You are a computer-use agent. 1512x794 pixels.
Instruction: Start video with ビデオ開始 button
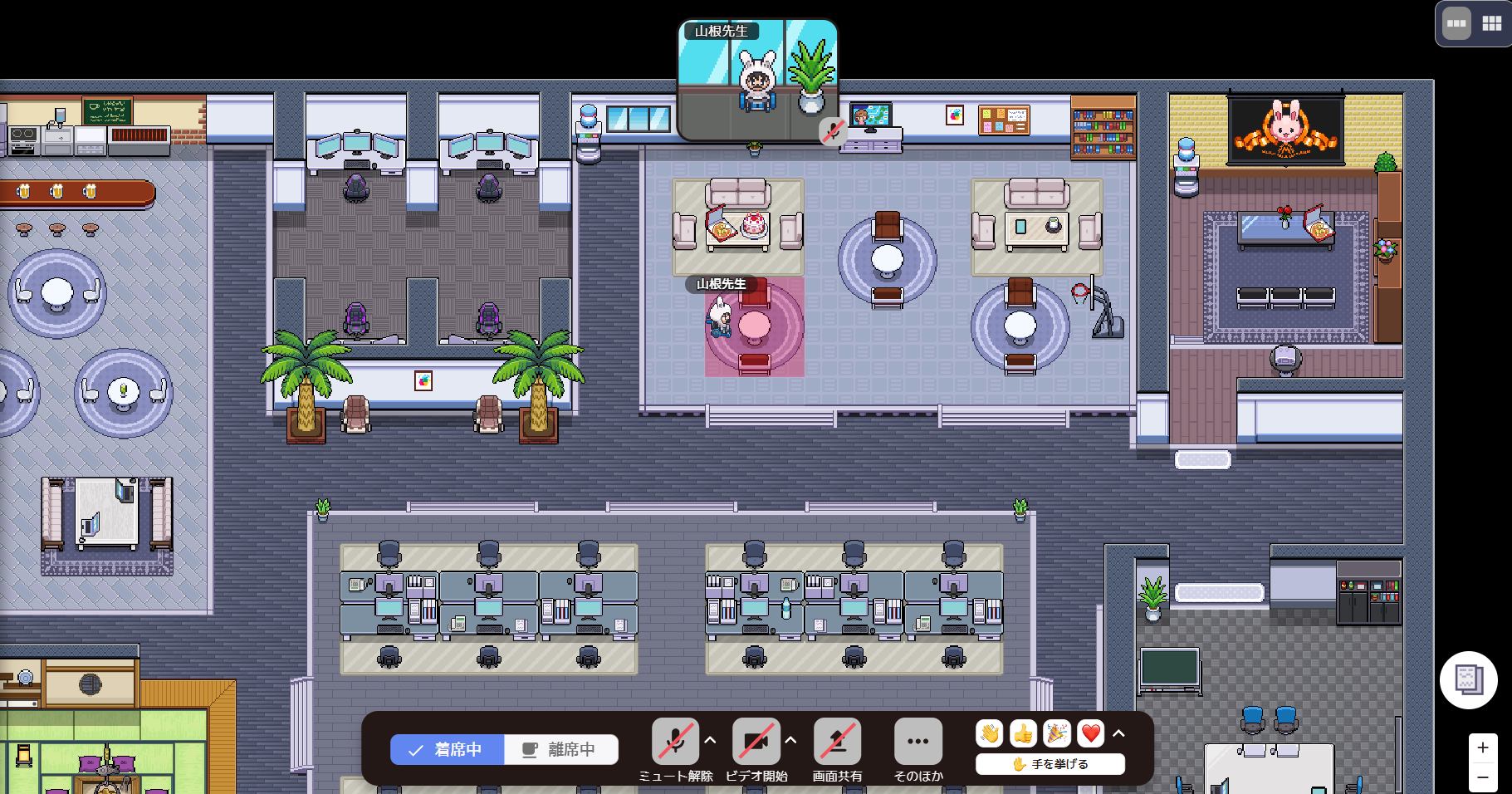pyautogui.click(x=756, y=741)
